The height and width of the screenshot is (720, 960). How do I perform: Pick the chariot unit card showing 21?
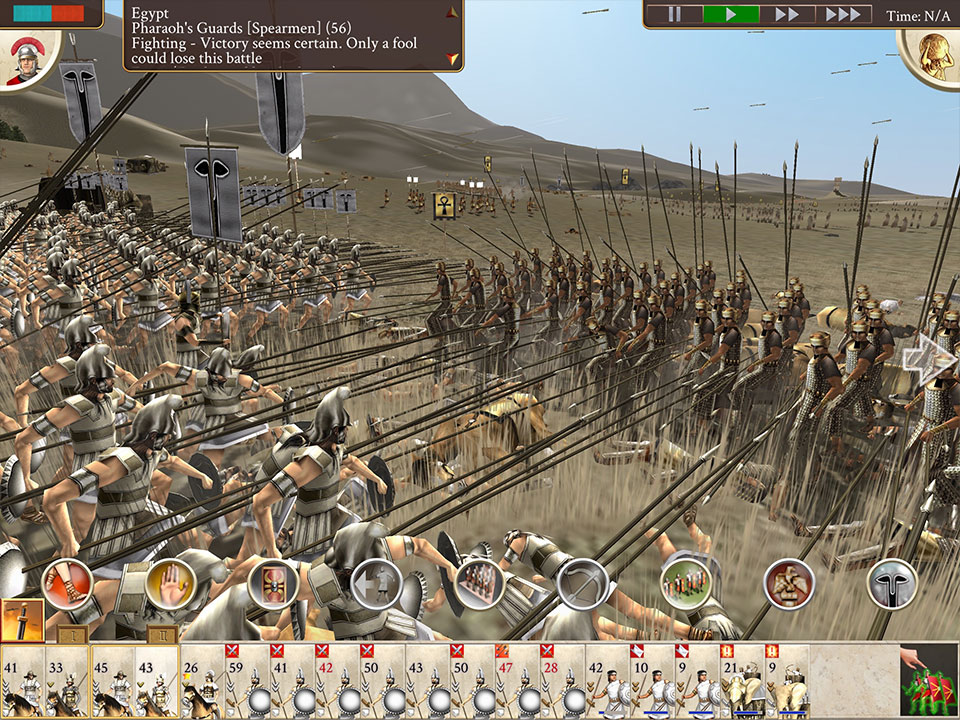[x=741, y=682]
